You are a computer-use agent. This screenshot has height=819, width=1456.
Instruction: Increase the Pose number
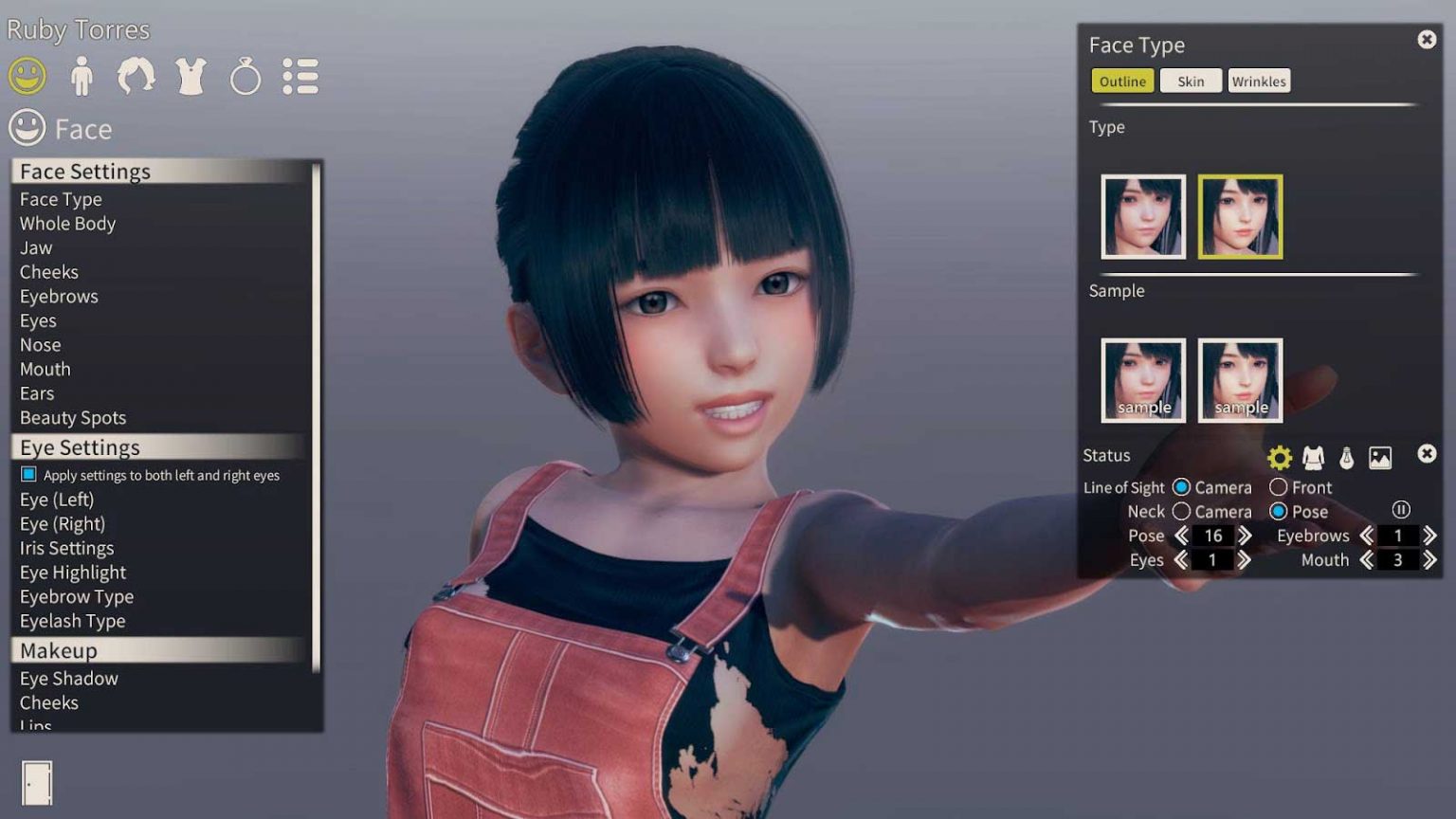click(x=1245, y=536)
